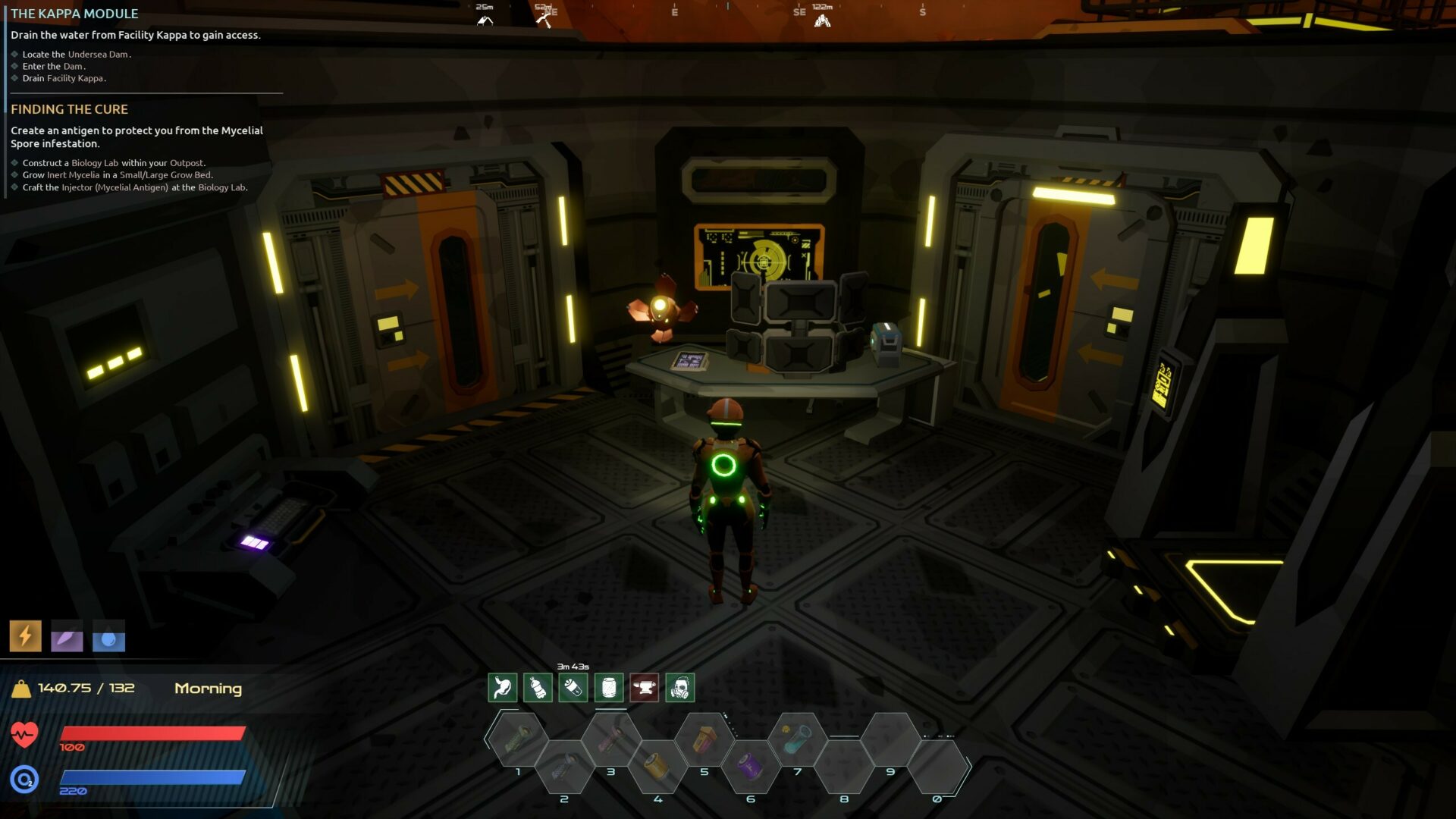This screenshot has width=1456, height=819.
Task: Click the lightning bolt energy icon
Action: pyautogui.click(x=25, y=636)
